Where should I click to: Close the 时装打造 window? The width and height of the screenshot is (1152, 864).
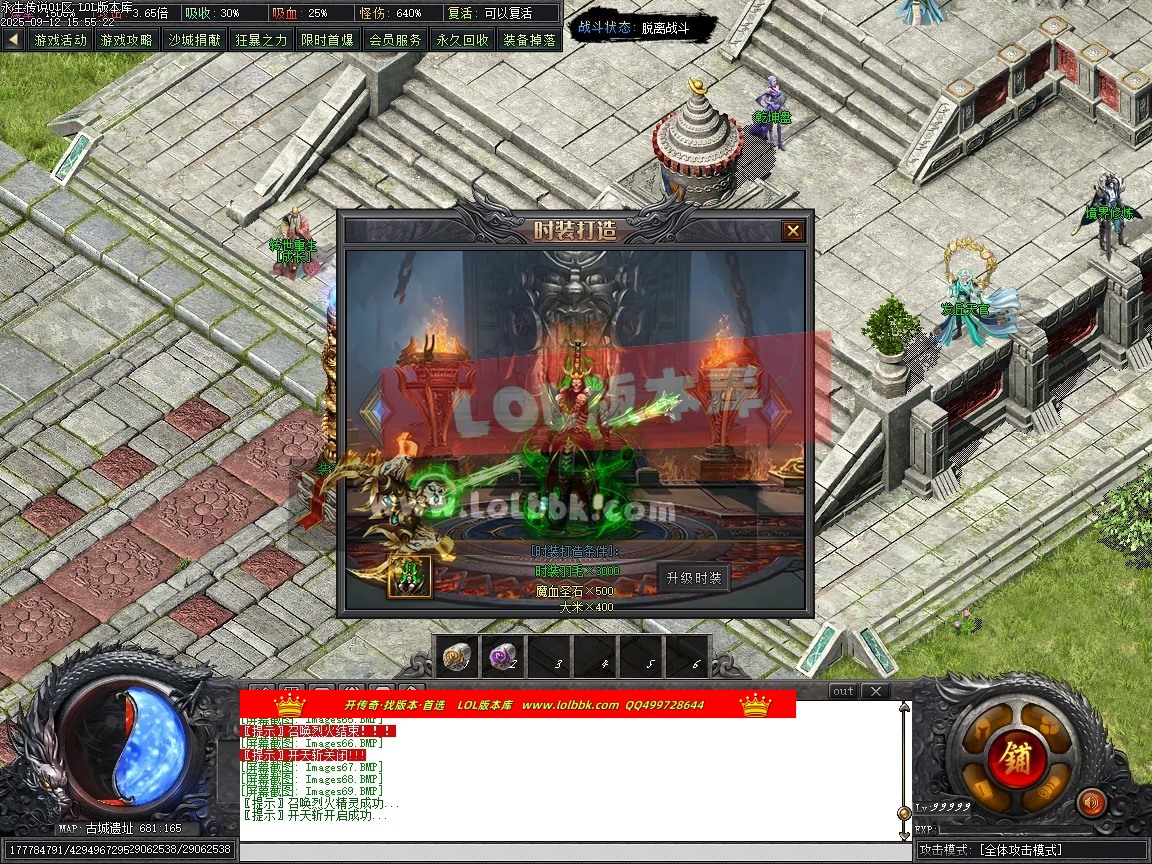pos(793,231)
